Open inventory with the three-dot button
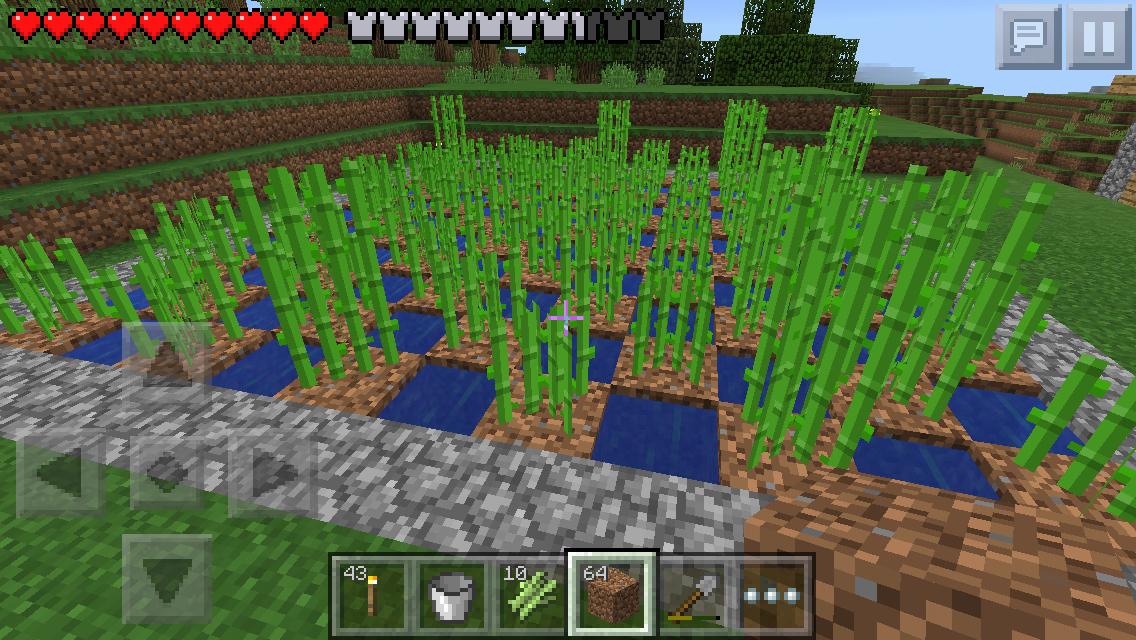1136x640 pixels. coord(773,594)
